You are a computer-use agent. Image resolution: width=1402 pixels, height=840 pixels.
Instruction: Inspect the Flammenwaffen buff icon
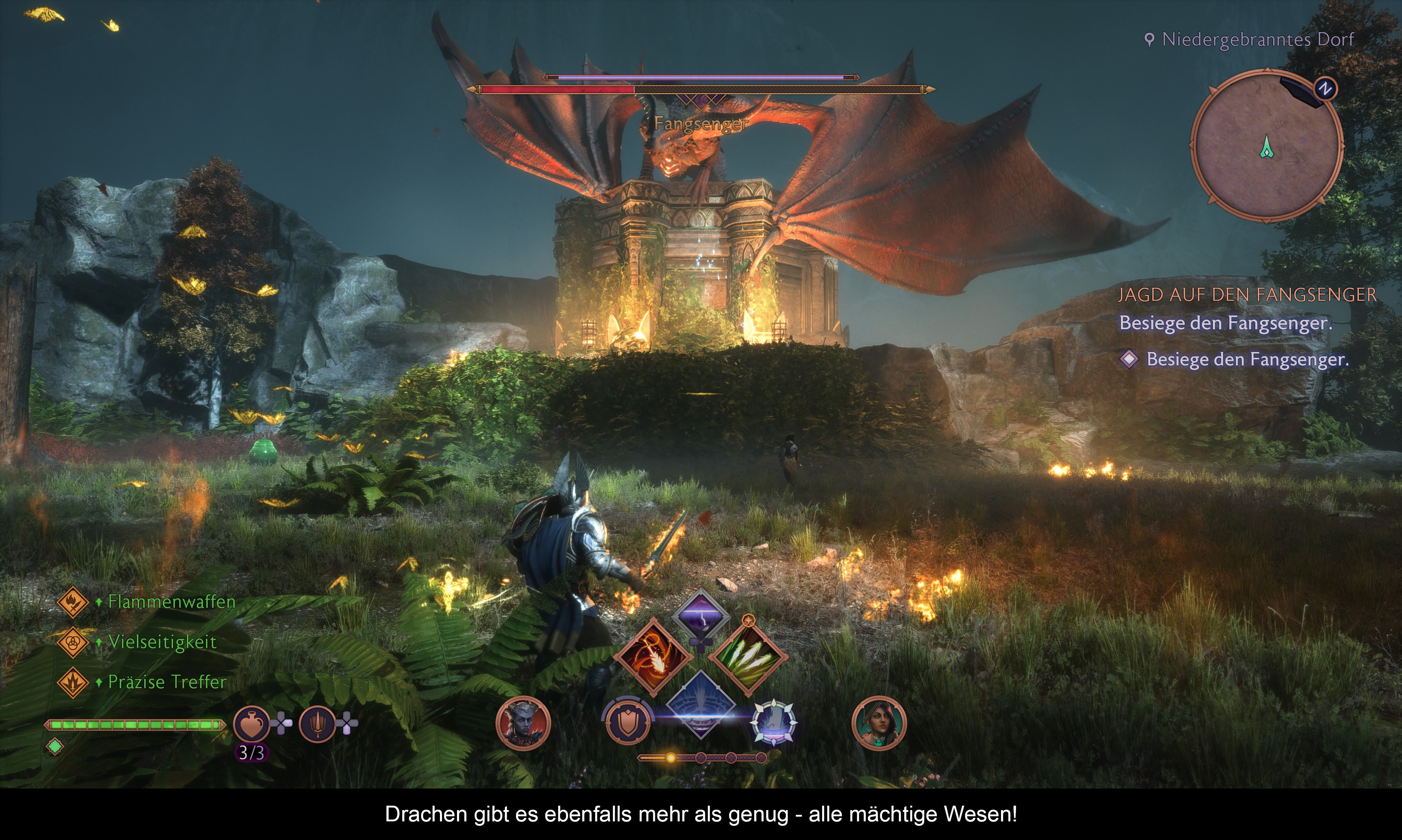tap(73, 602)
